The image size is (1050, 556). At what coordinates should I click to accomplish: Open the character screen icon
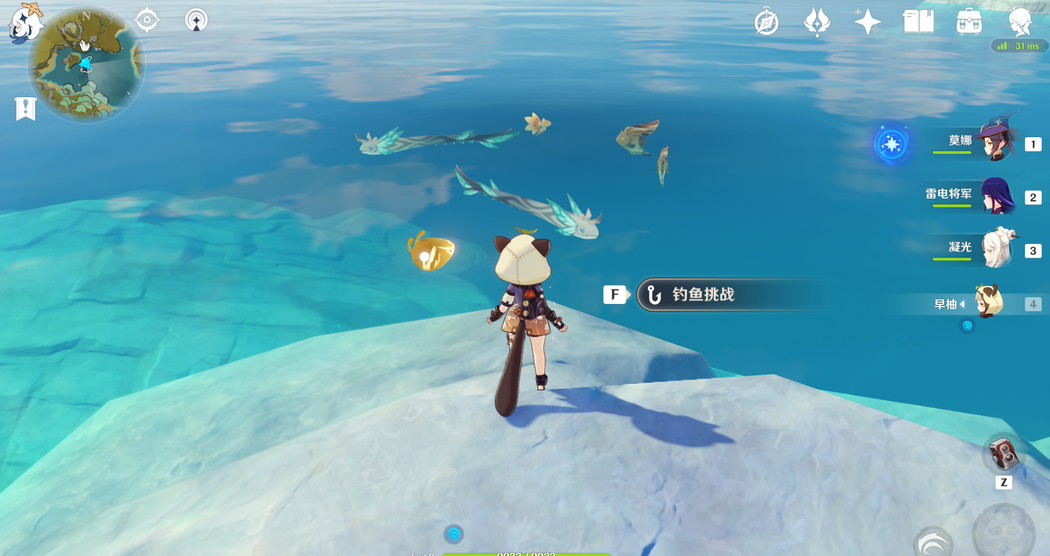pos(1020,21)
